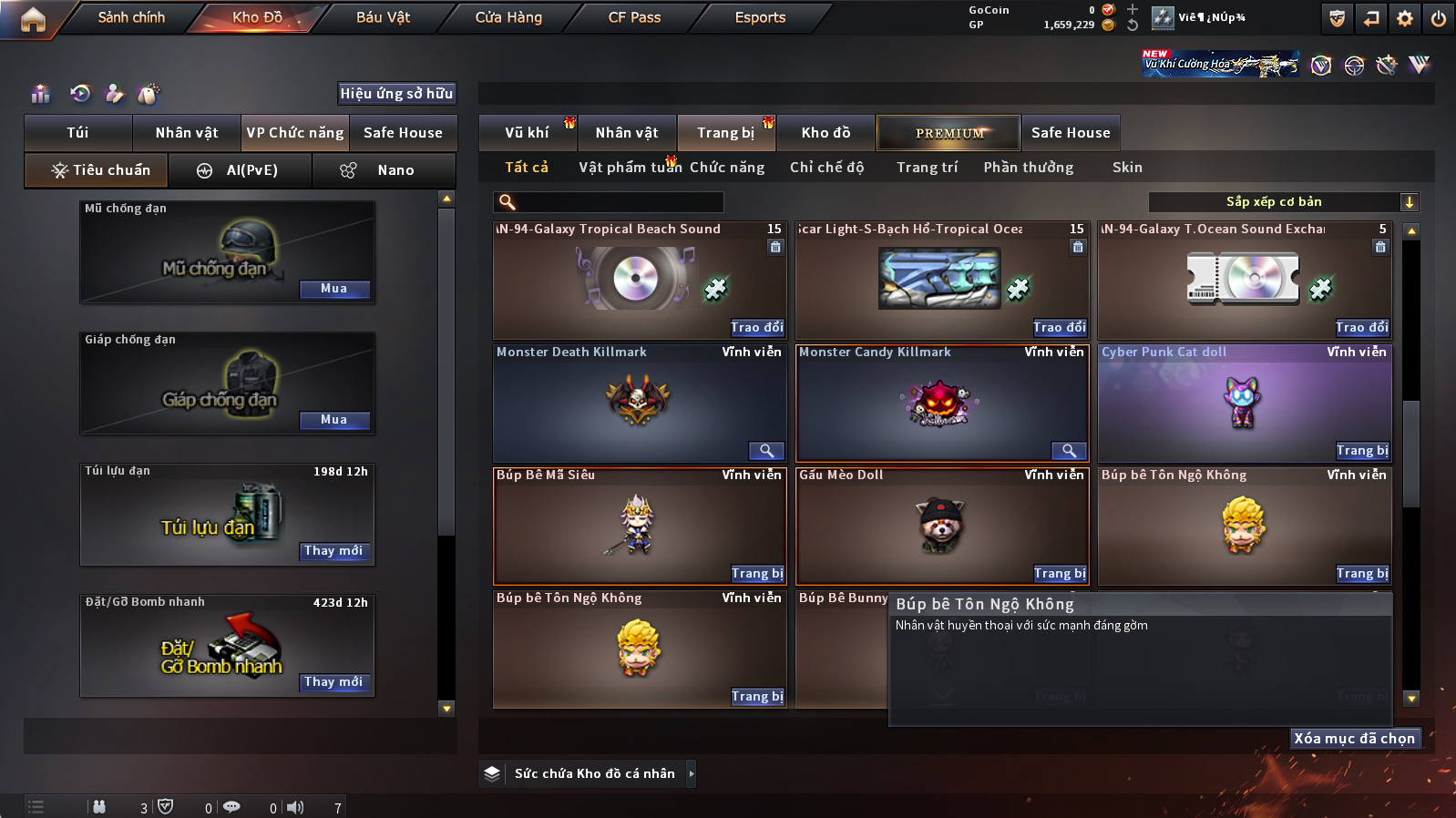Image resolution: width=1456 pixels, height=818 pixels.
Task: Equip the Búp Bê Mã Siêu doll
Action: (757, 574)
